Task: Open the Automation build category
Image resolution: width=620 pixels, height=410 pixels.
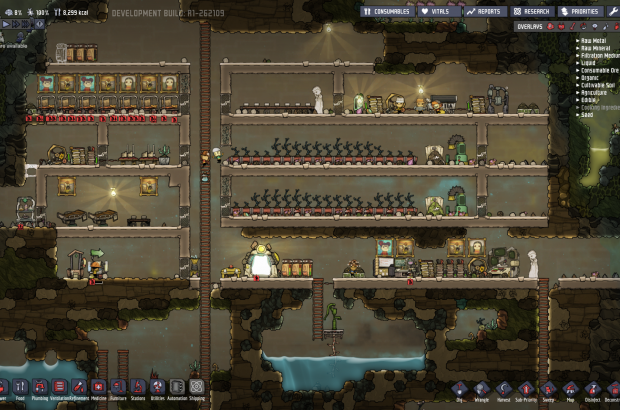Action: (x=176, y=387)
